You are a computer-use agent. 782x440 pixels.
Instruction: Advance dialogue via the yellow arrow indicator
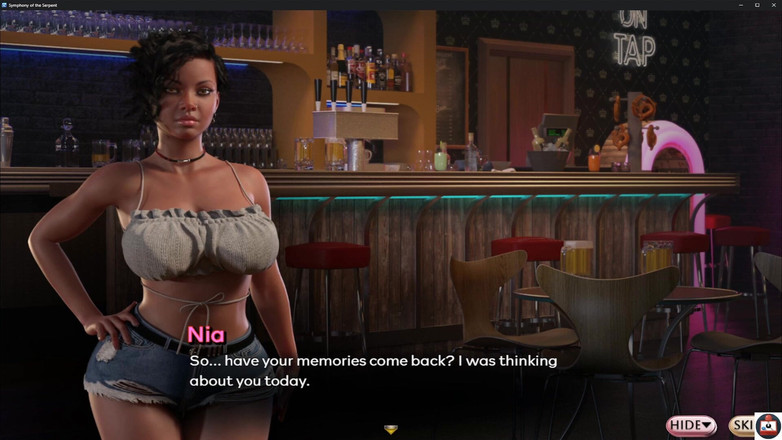pos(391,430)
